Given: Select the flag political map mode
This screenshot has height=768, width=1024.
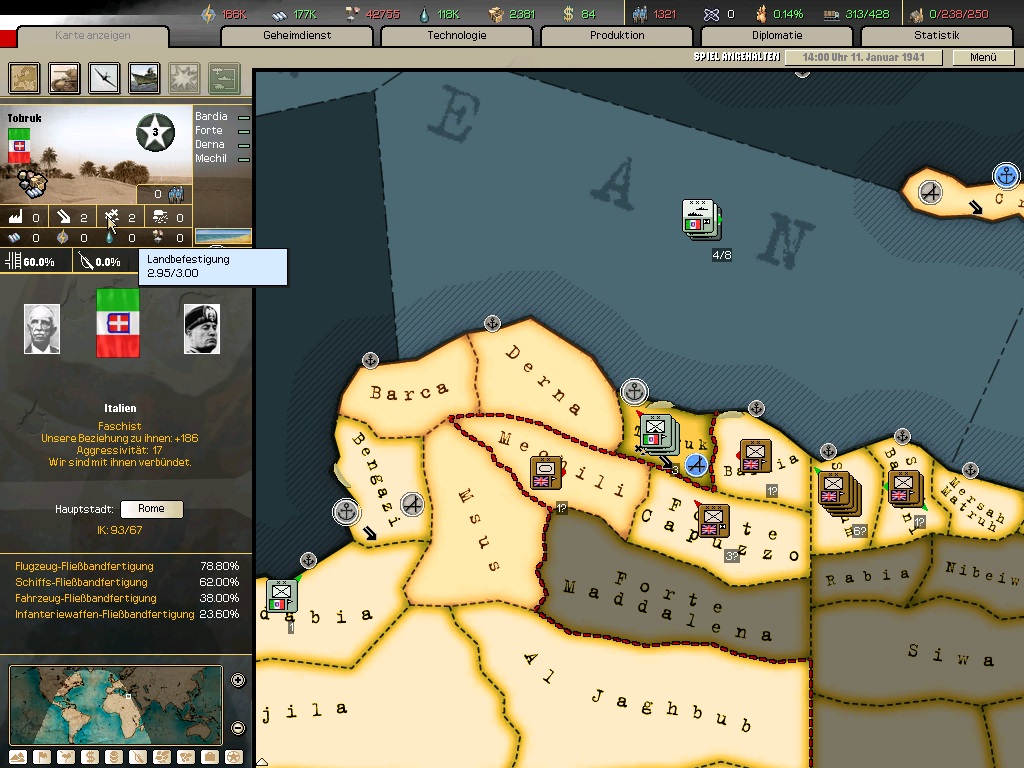Looking at the screenshot, I should [41, 757].
